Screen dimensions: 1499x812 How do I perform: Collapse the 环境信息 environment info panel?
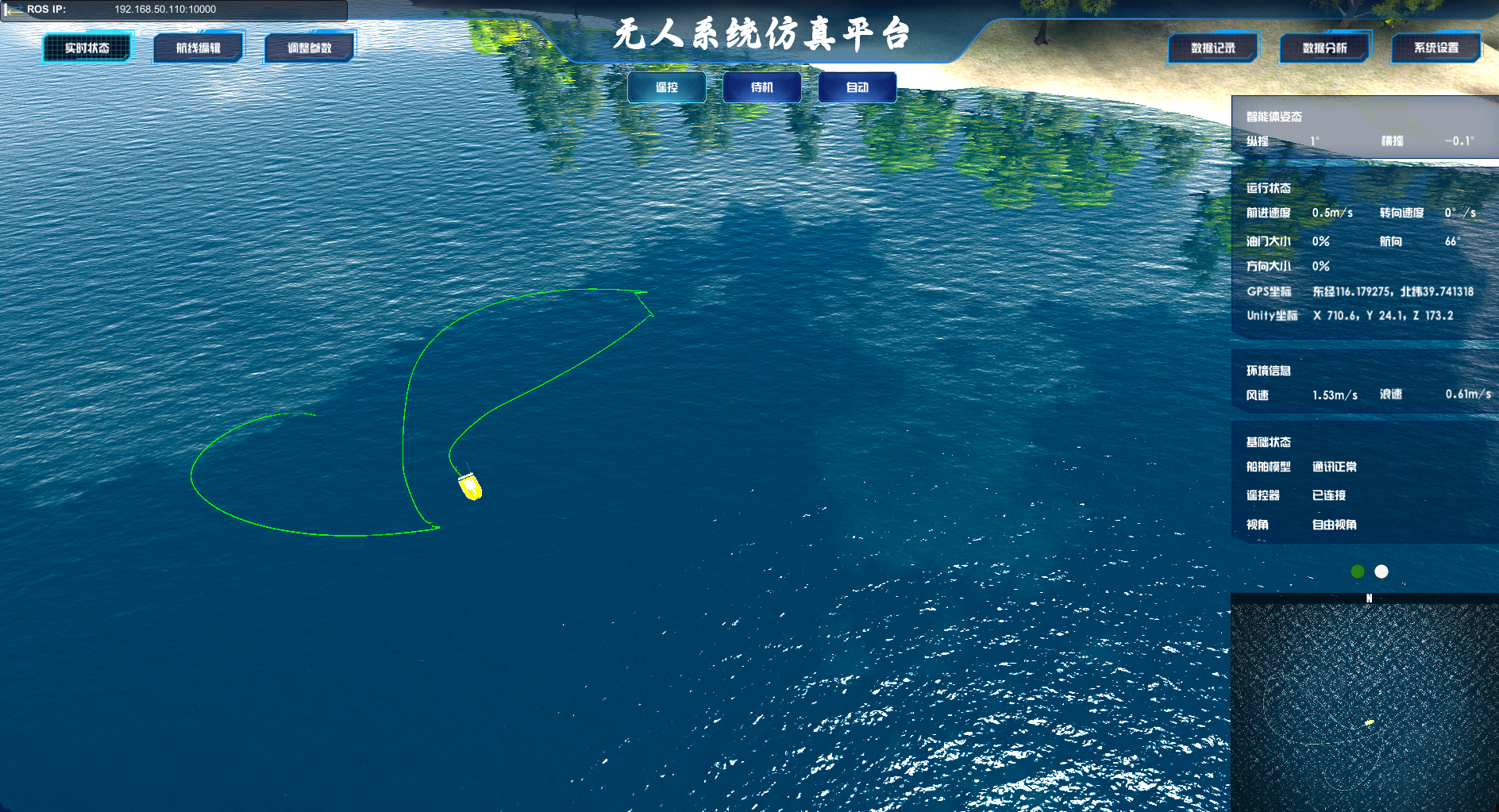click(x=1270, y=371)
